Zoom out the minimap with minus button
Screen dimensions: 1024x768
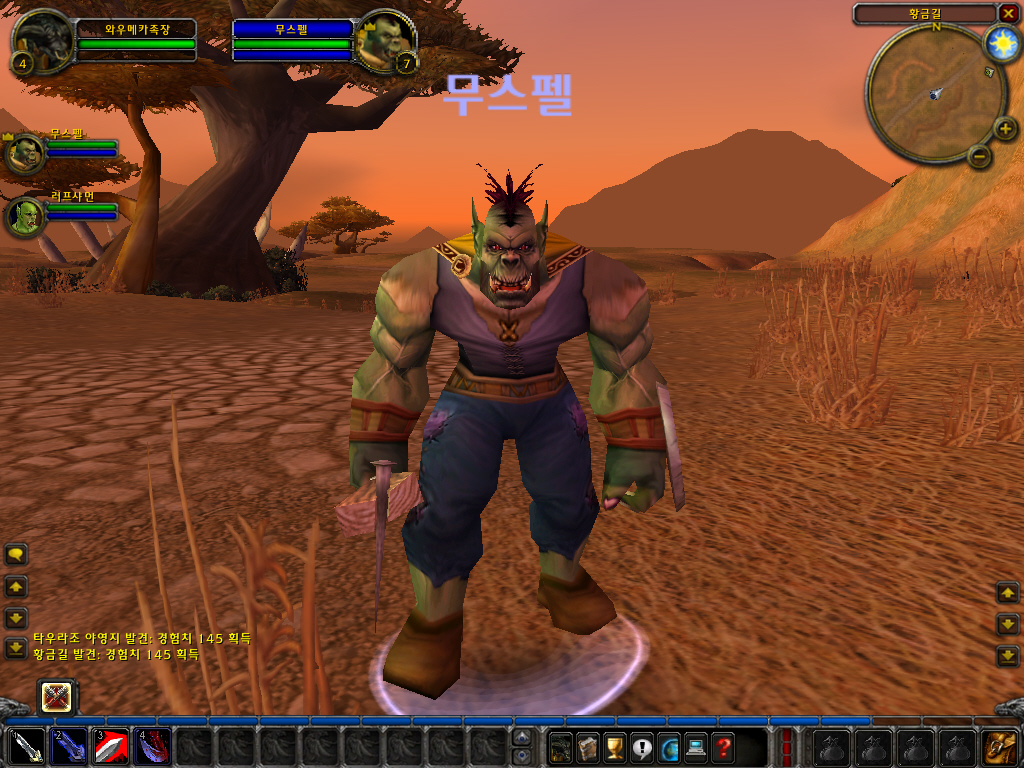[980, 156]
